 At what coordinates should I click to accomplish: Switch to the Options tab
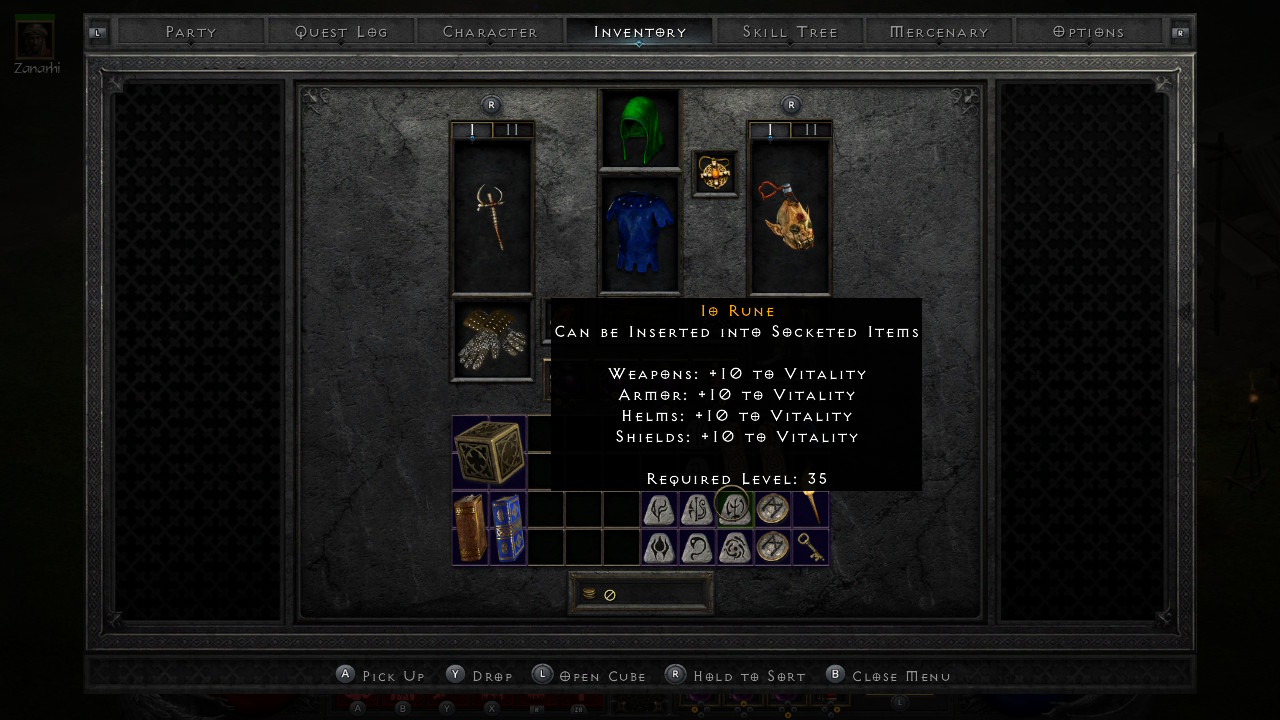click(x=1089, y=32)
